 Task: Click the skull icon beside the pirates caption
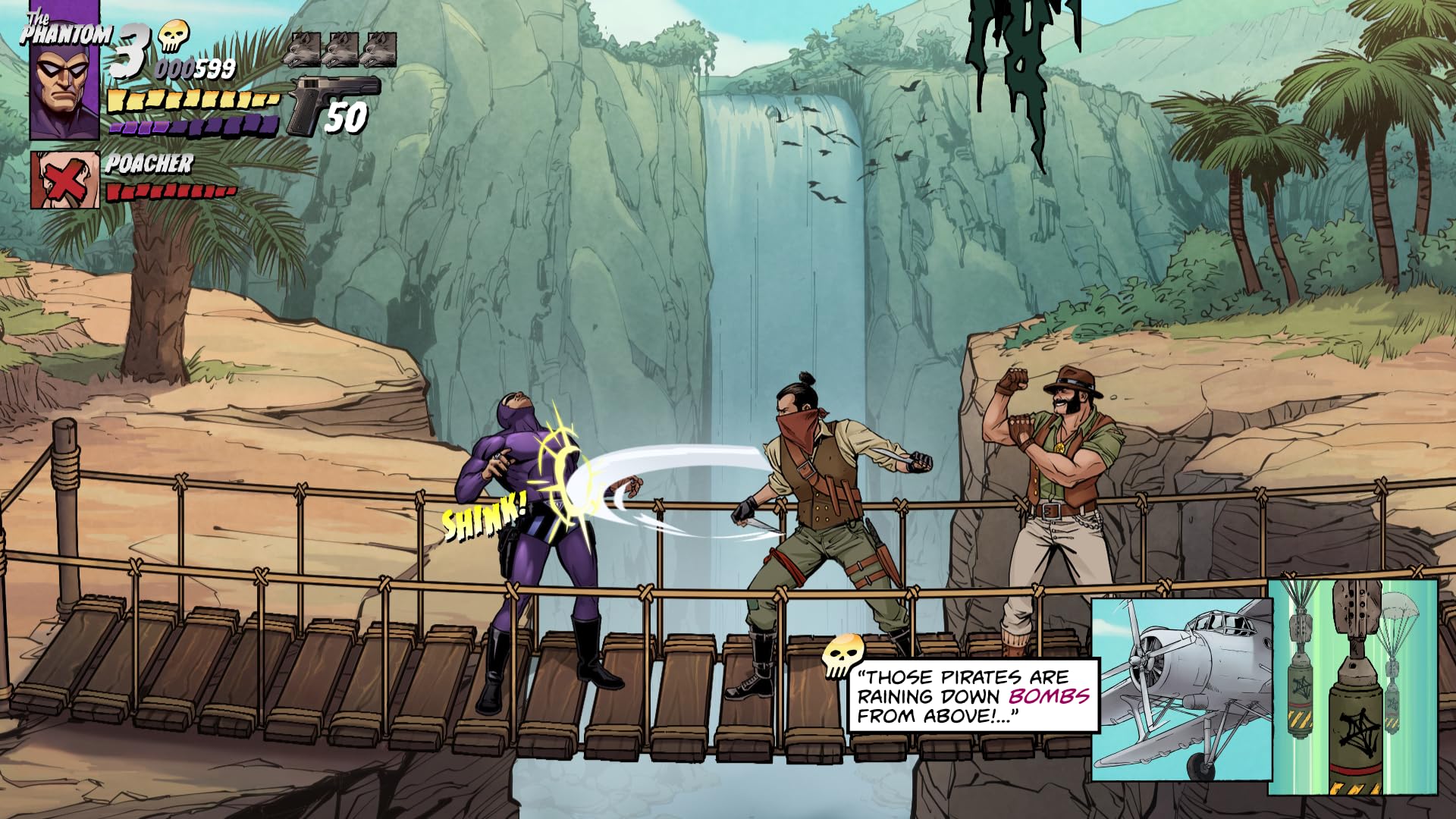tap(843, 655)
